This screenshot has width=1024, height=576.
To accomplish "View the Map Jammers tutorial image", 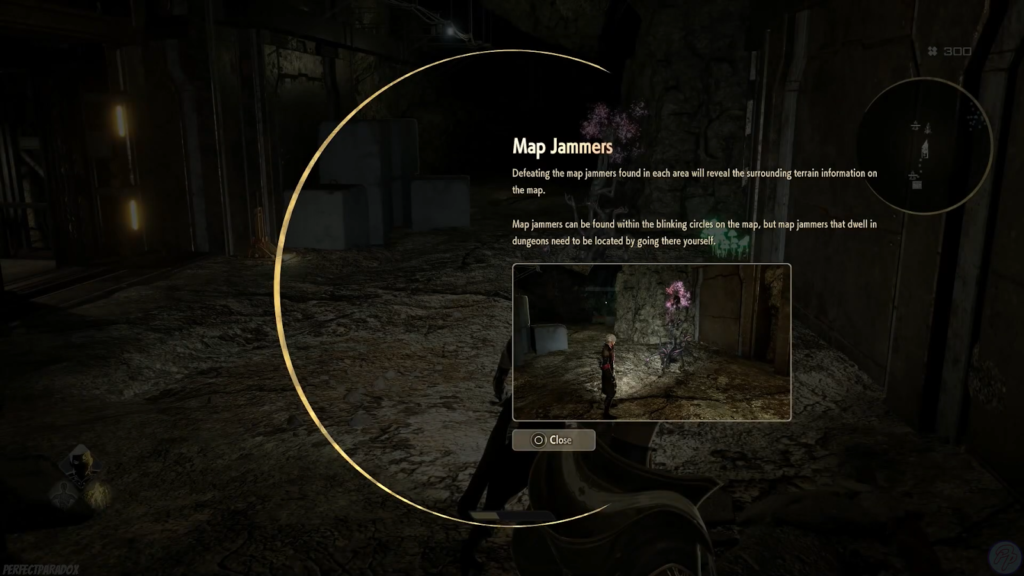I will (x=651, y=342).
